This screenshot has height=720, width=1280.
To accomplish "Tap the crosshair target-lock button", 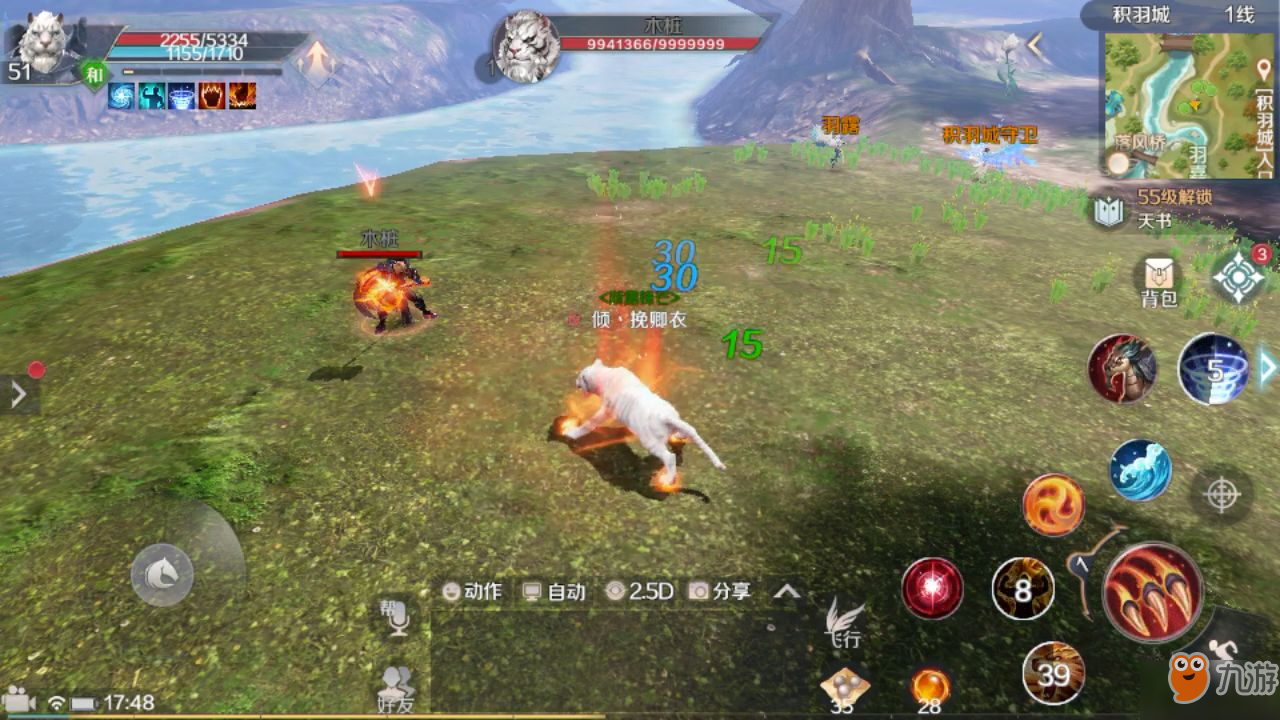I will coord(1222,494).
